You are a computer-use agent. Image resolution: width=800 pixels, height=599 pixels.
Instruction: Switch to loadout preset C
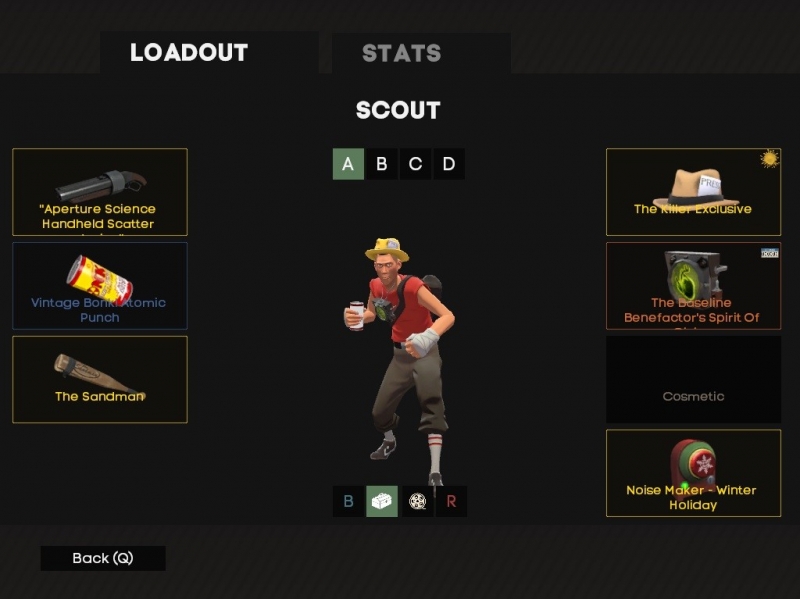point(415,164)
